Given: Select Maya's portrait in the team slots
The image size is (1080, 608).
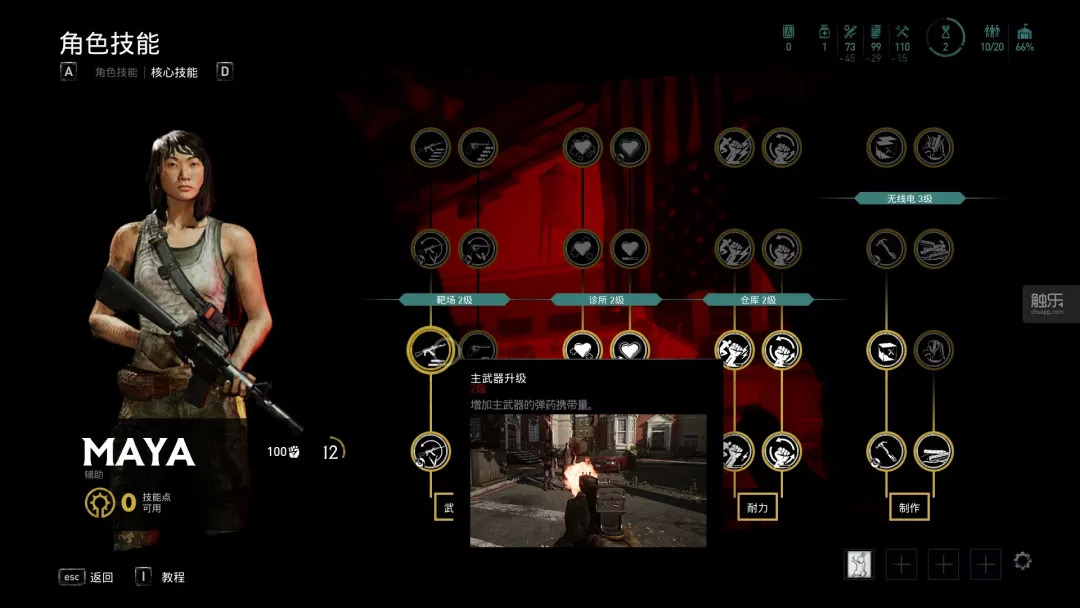Looking at the screenshot, I should [x=859, y=564].
